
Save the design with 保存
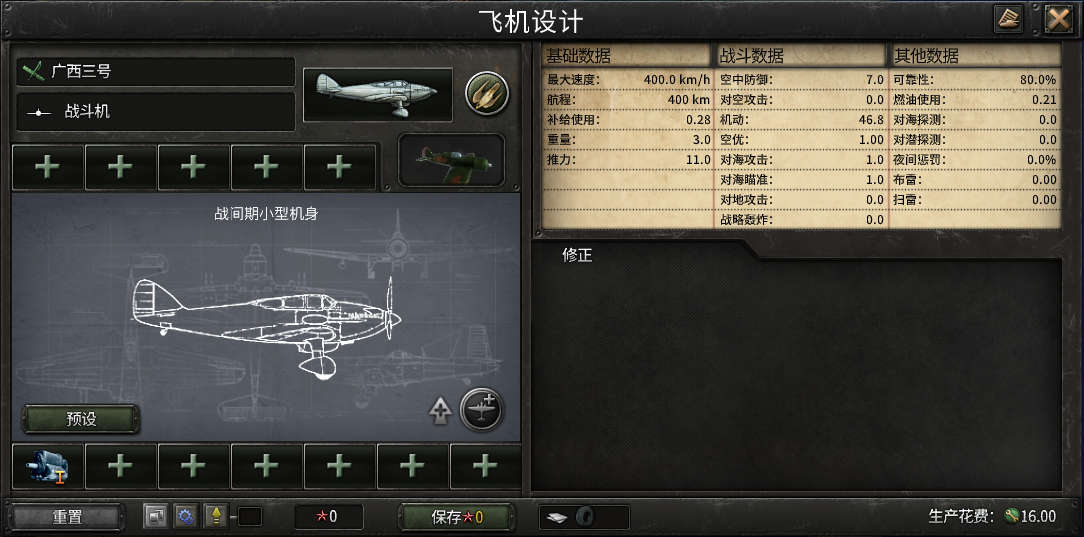pos(456,517)
